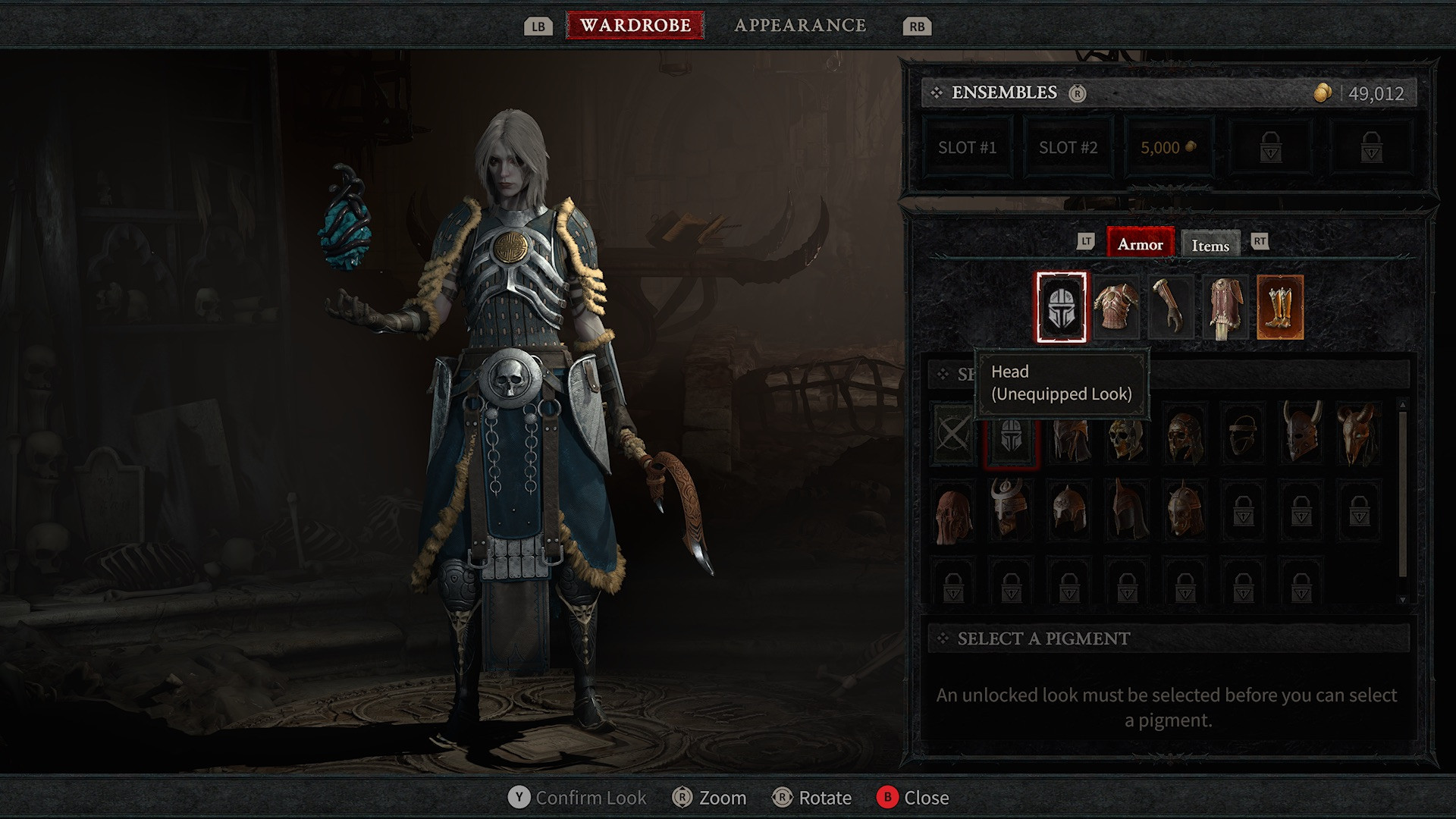The width and height of the screenshot is (1456, 819).
Task: Choose the ram skull helmet look
Action: (x=1359, y=435)
